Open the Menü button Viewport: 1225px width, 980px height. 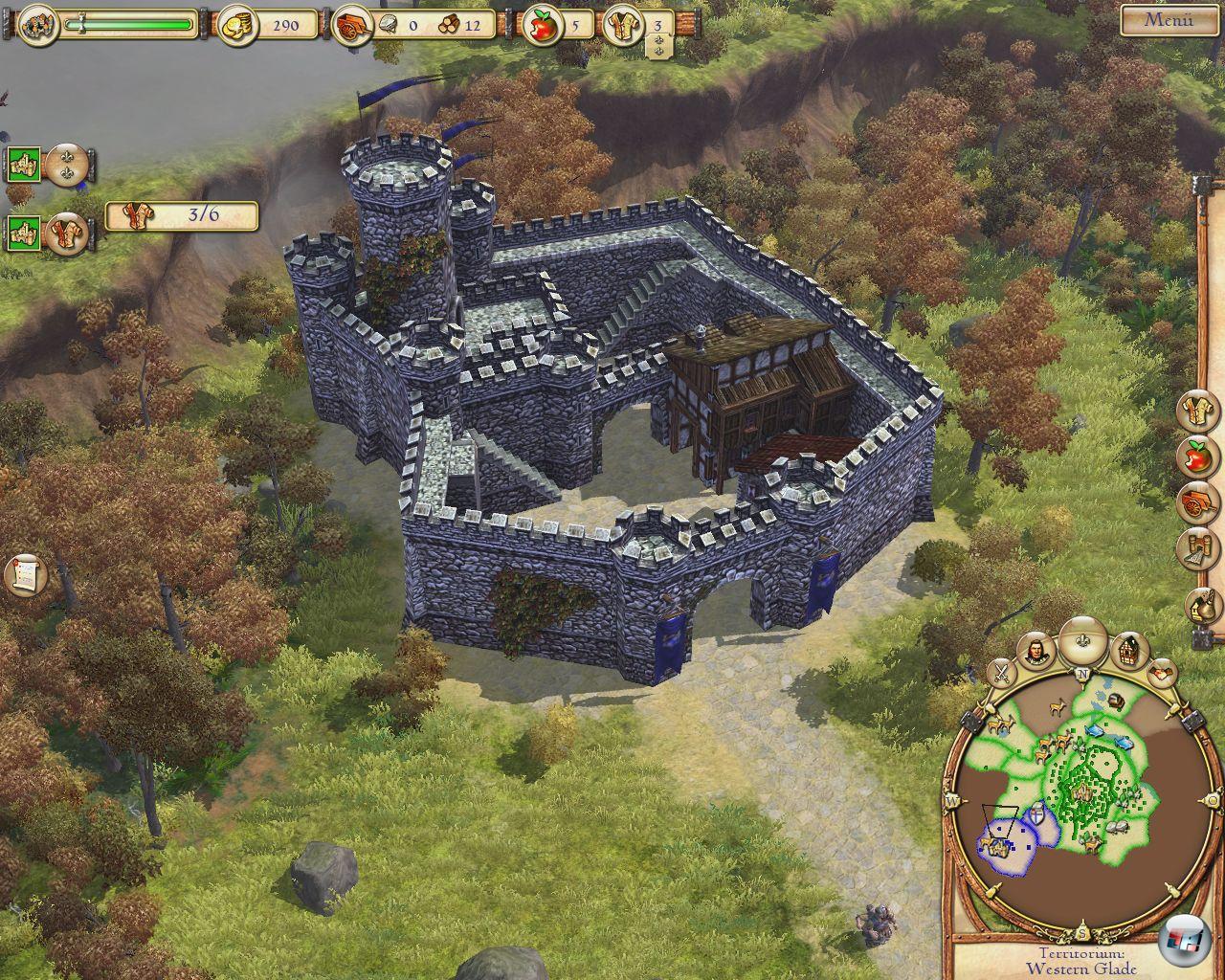tap(1169, 20)
